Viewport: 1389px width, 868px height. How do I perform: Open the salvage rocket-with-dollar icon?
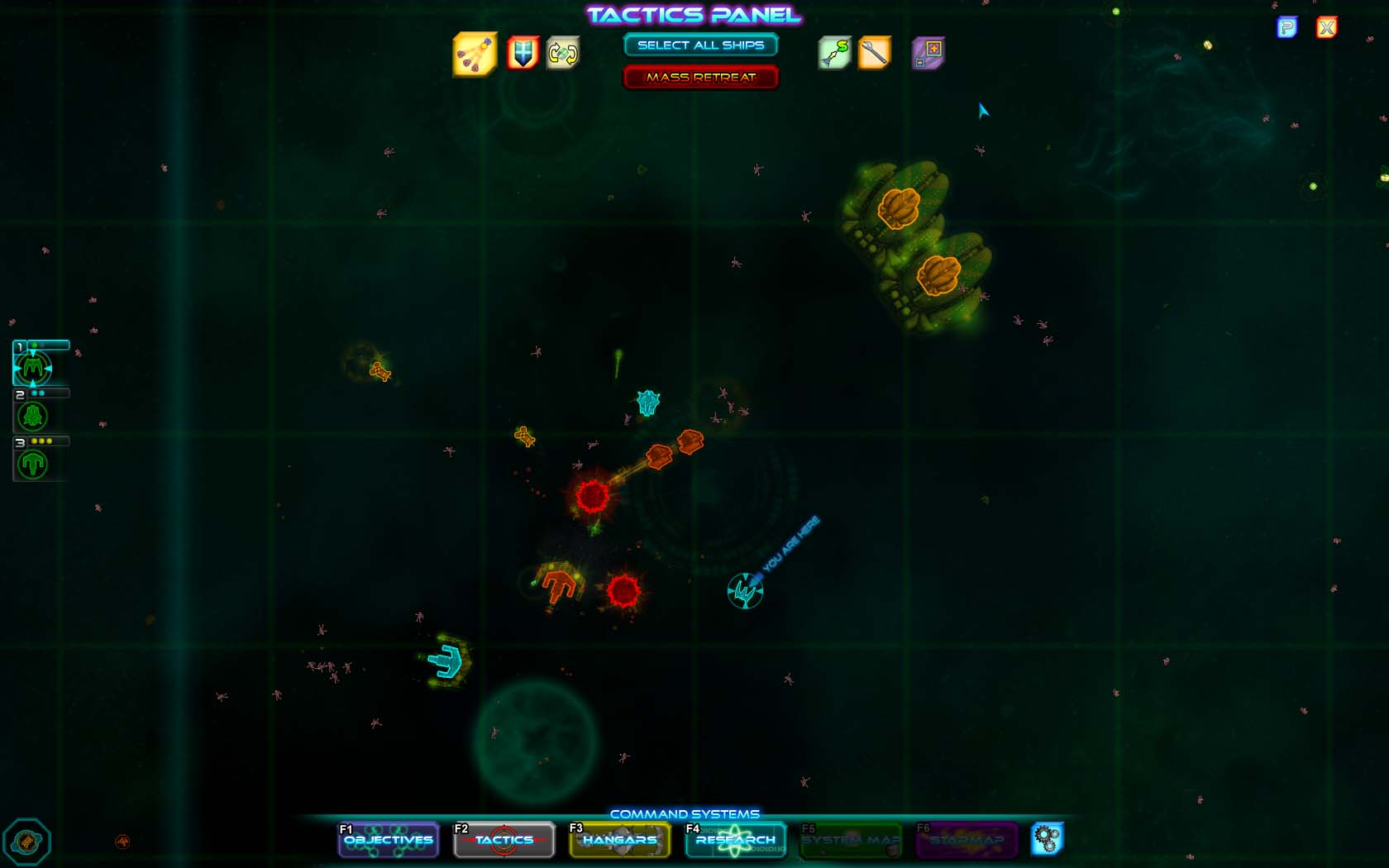[x=835, y=51]
